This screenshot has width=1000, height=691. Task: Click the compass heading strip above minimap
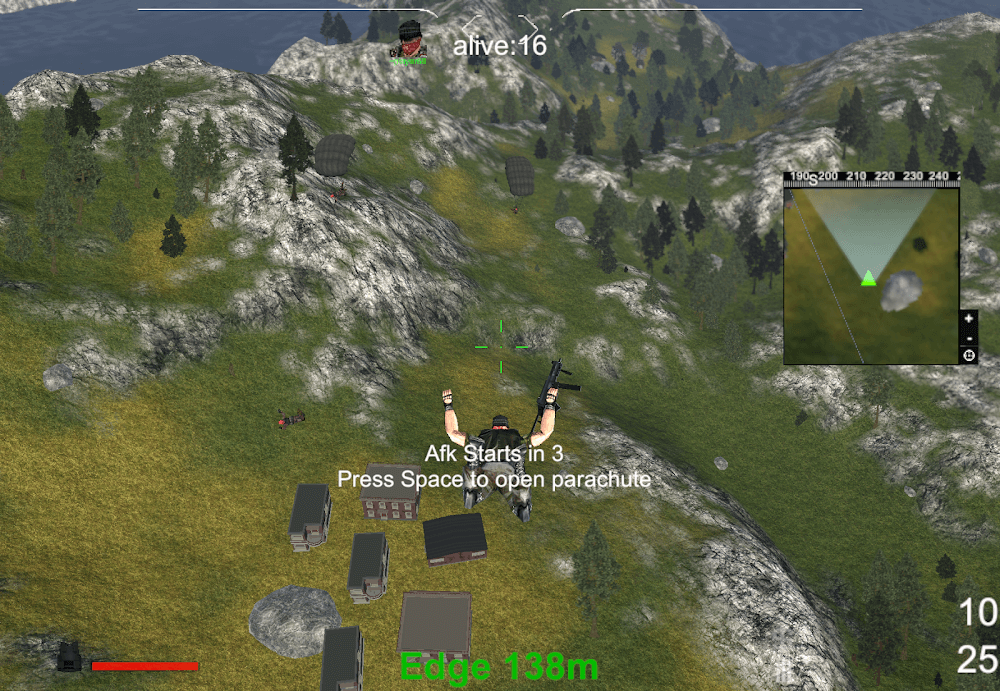(872, 177)
